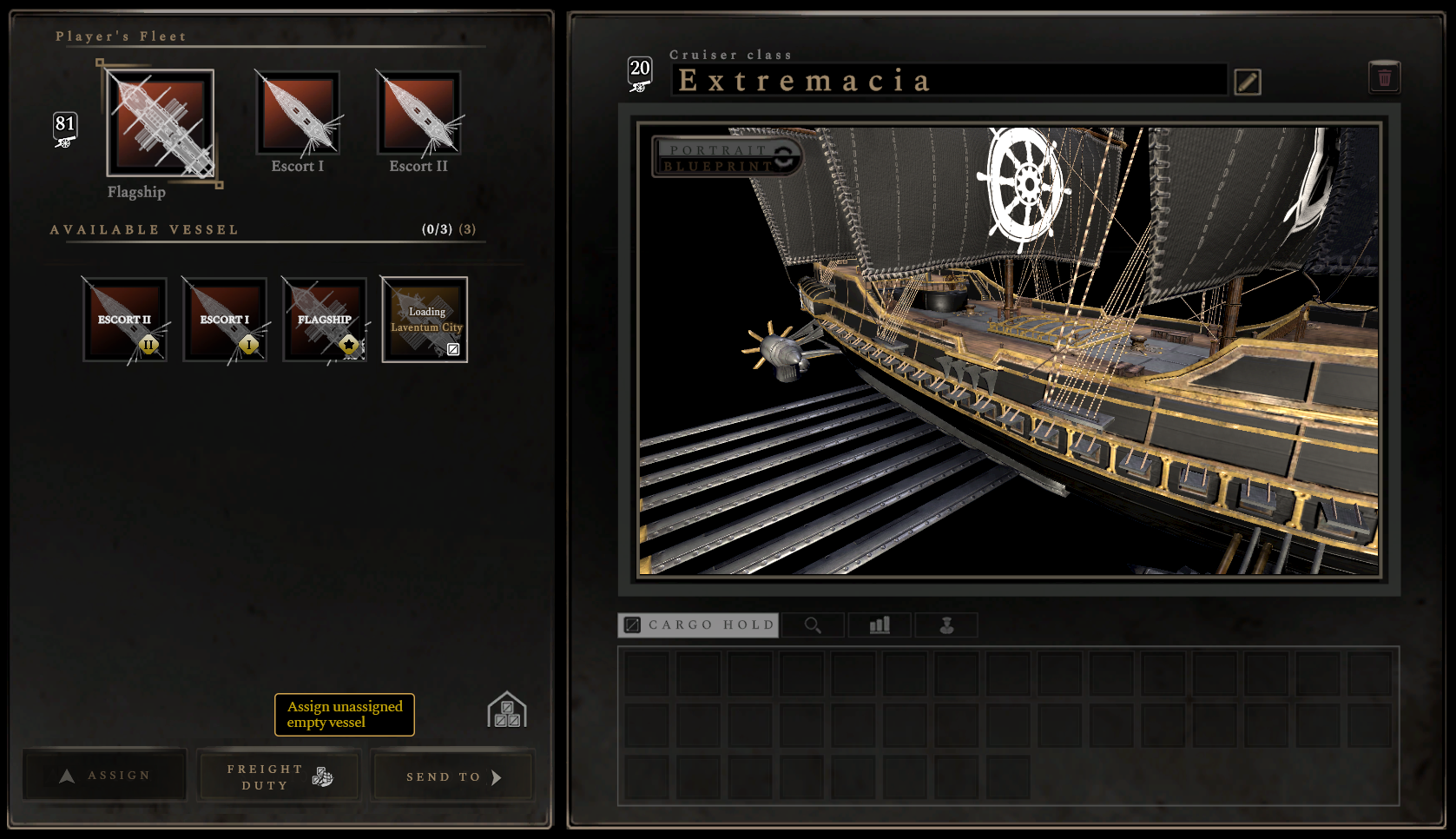Viewport: 1456px width, 839px height.
Task: Rename the ship with the pencil icon
Action: (x=1247, y=82)
